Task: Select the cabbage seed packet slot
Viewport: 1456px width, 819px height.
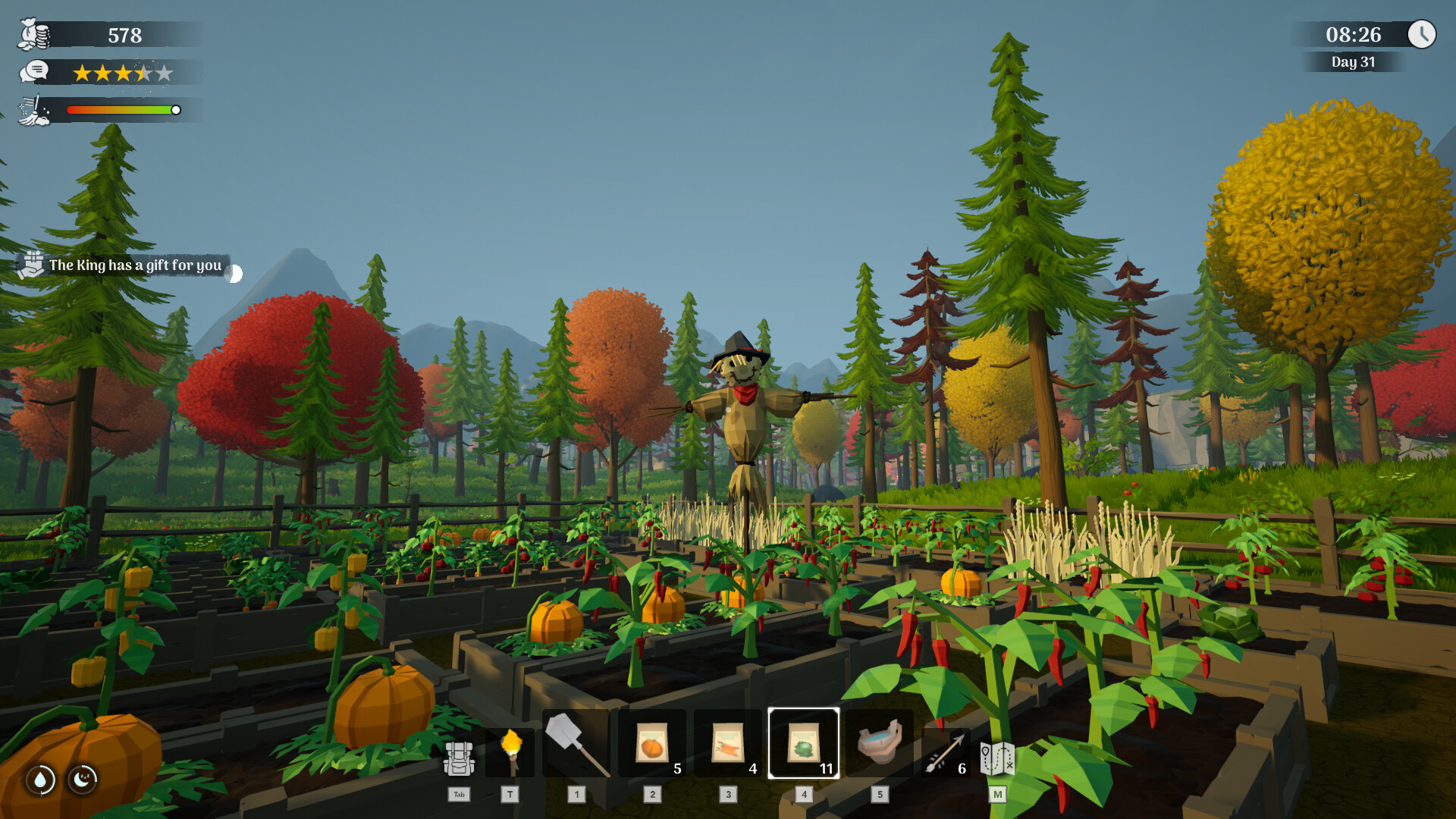Action: tap(804, 744)
